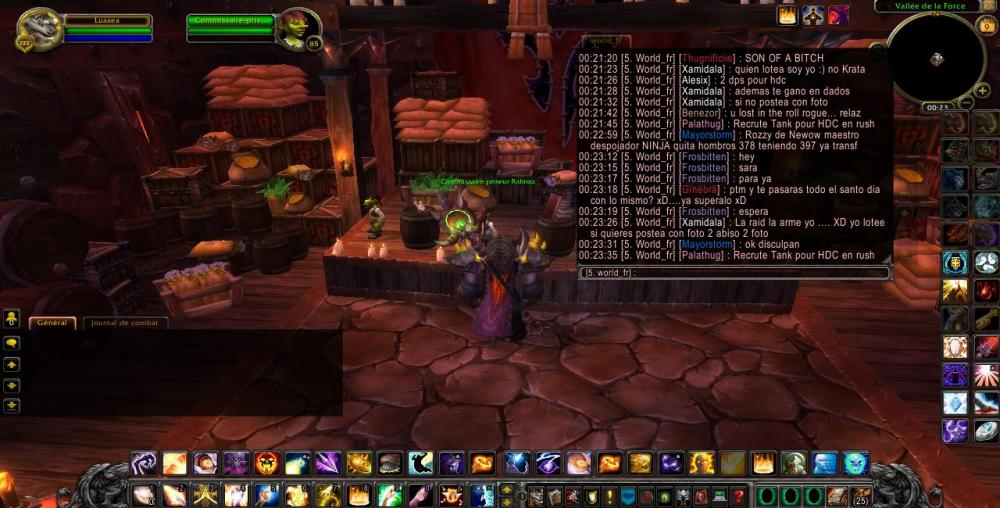Use the blue snowflake ability icon
Screen dimensions: 1000x508
(955, 403)
